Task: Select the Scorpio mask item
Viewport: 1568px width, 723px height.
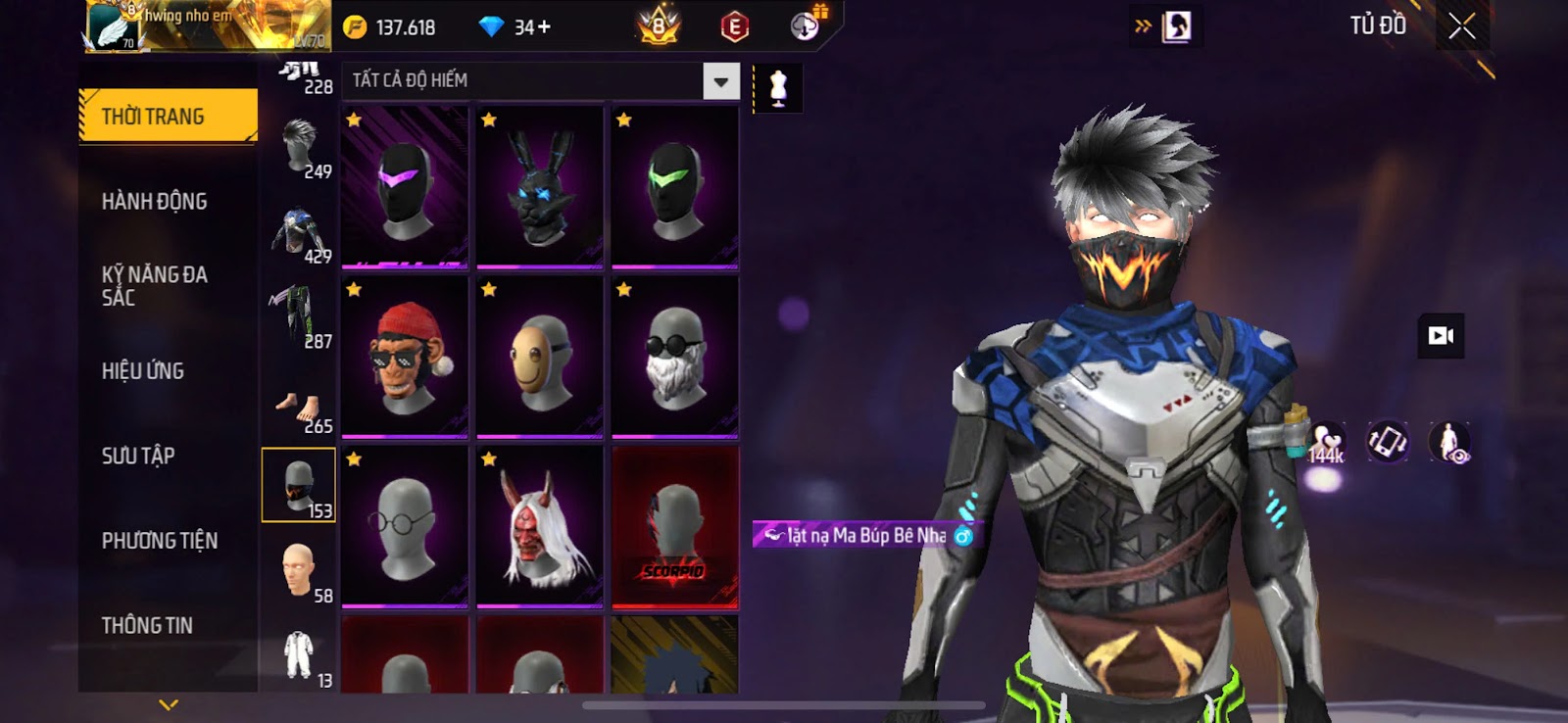Action: point(675,527)
